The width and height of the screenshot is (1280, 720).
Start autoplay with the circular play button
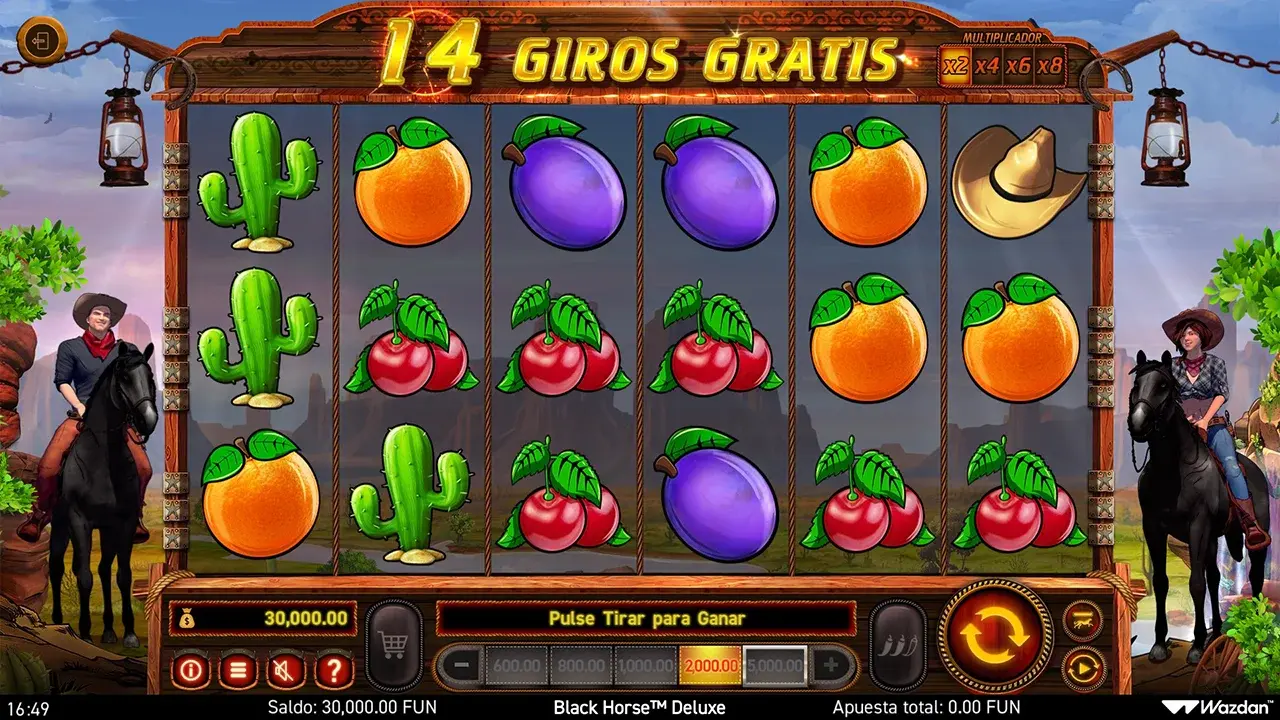pos(1083,668)
